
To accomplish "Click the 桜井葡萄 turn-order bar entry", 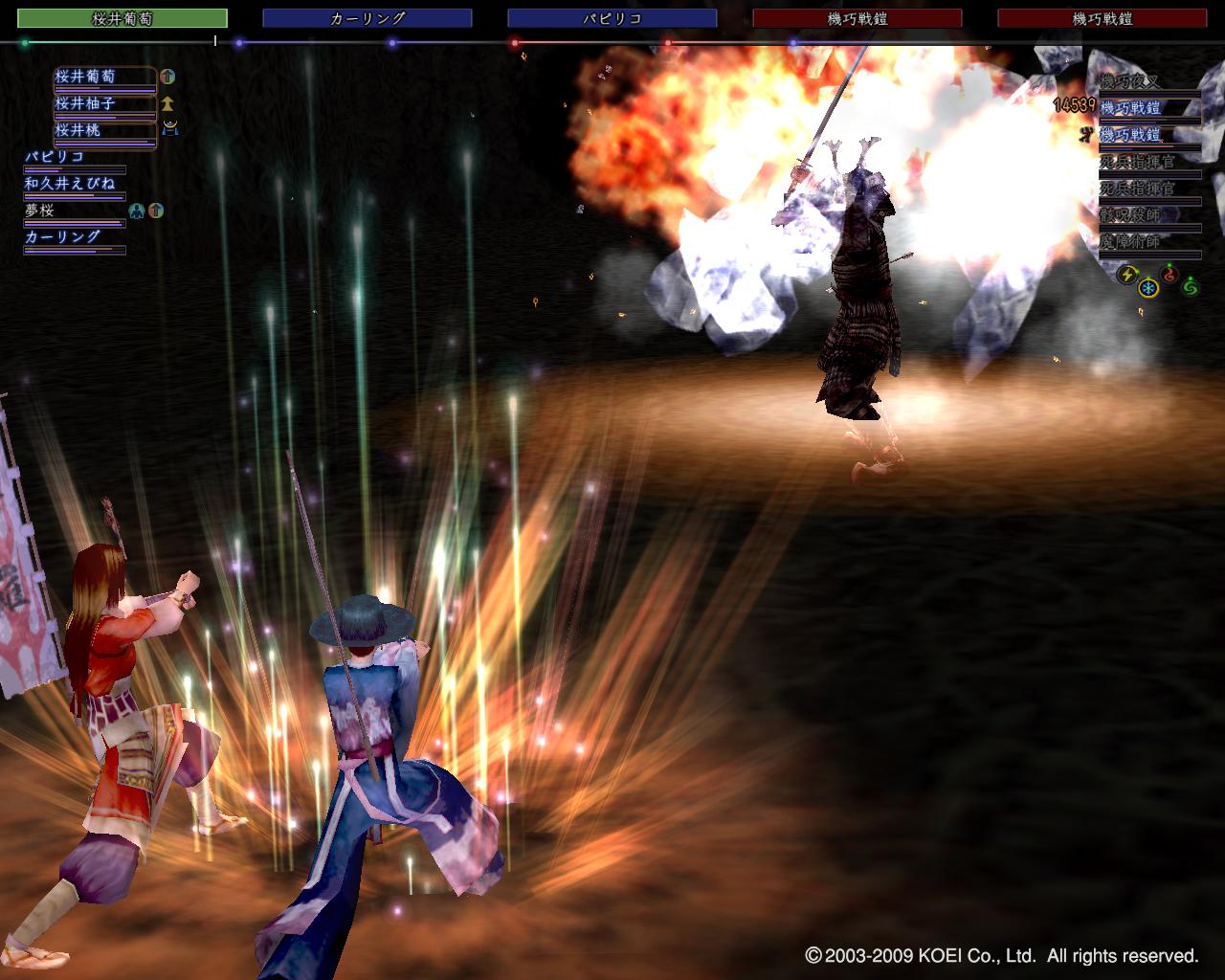I will [x=122, y=18].
